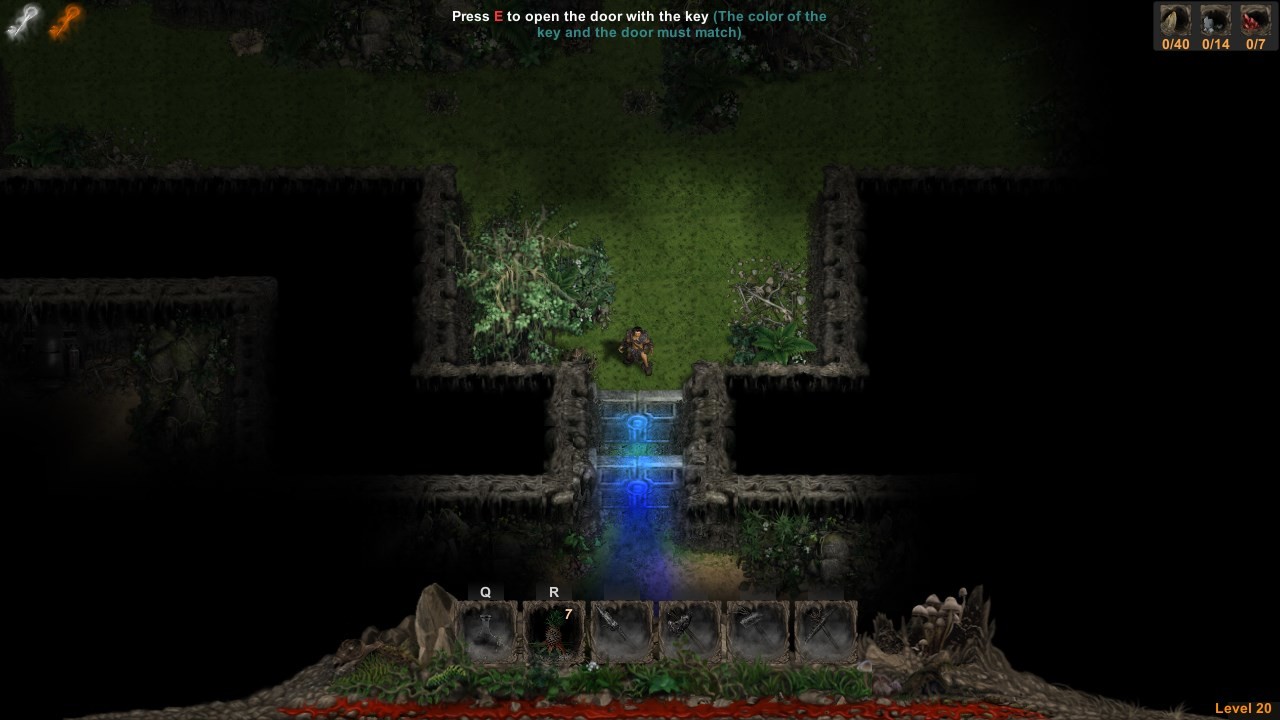Click the player character on the grass
Screen dimensions: 1280x720
pos(637,347)
